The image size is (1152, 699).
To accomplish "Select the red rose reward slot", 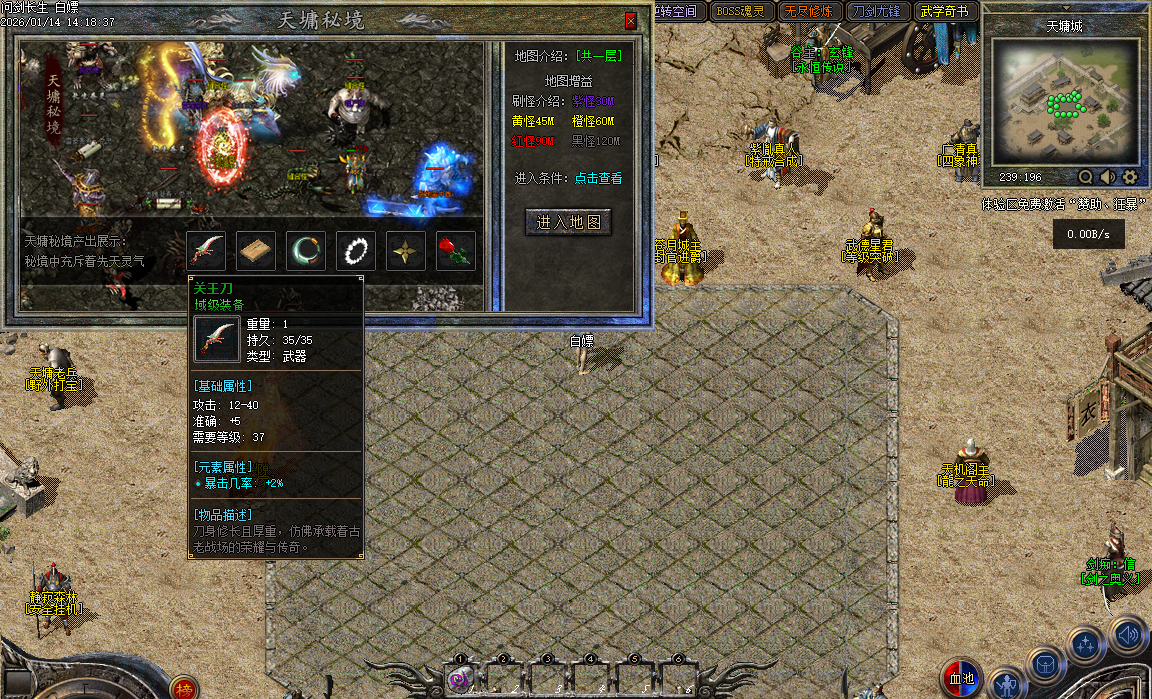I will pyautogui.click(x=456, y=251).
